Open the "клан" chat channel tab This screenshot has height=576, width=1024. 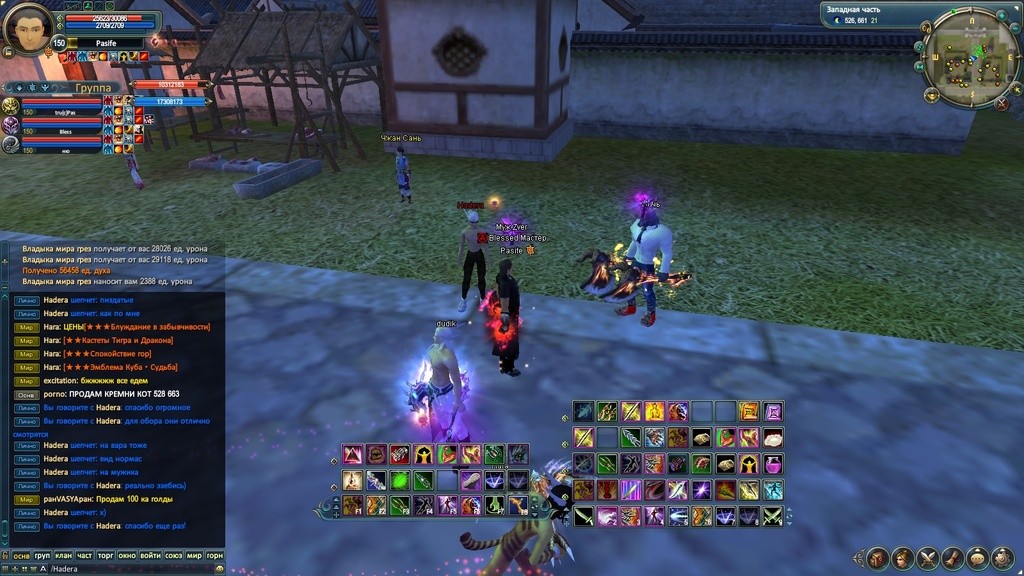64,555
